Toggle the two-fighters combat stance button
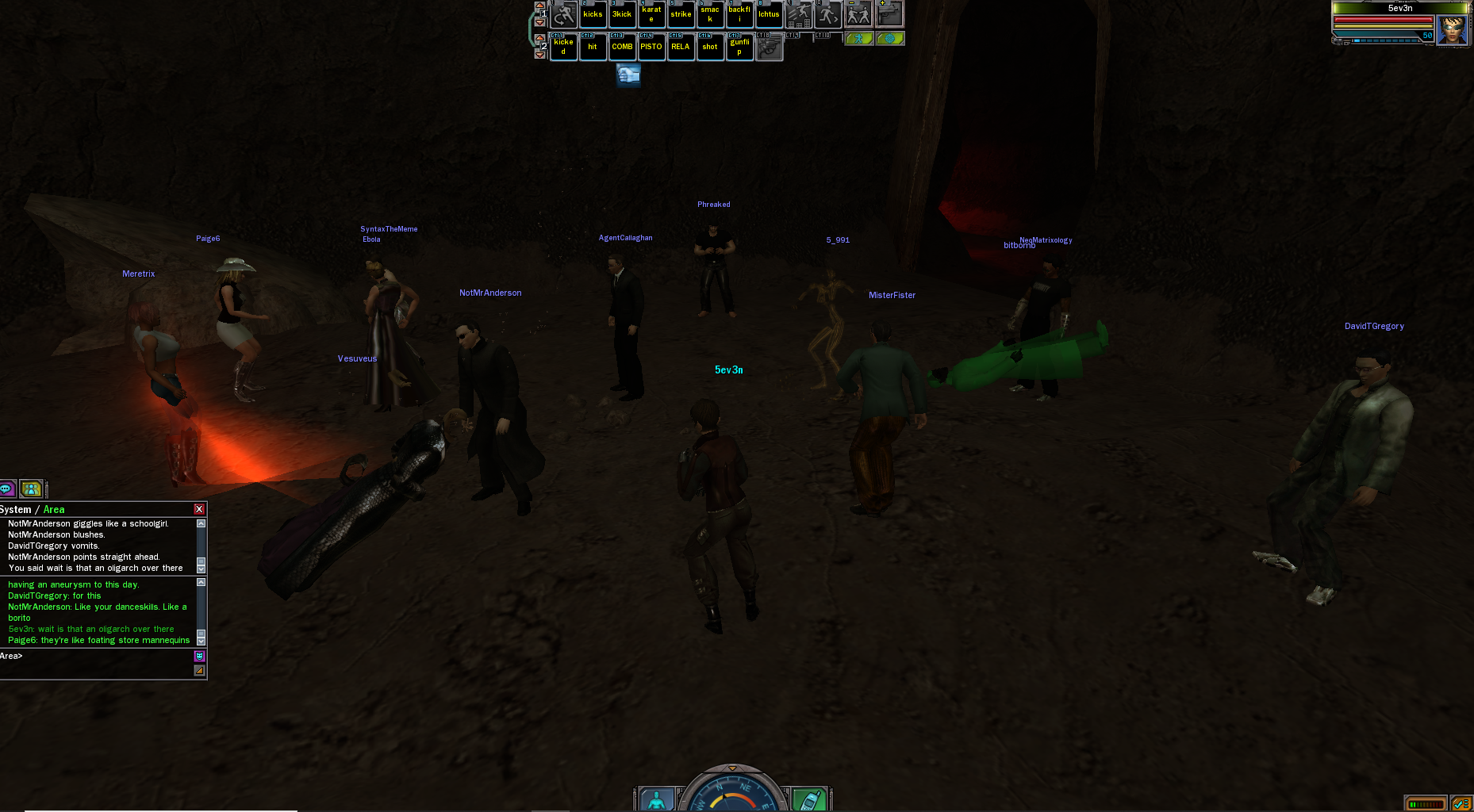The image size is (1474, 812). (x=858, y=14)
